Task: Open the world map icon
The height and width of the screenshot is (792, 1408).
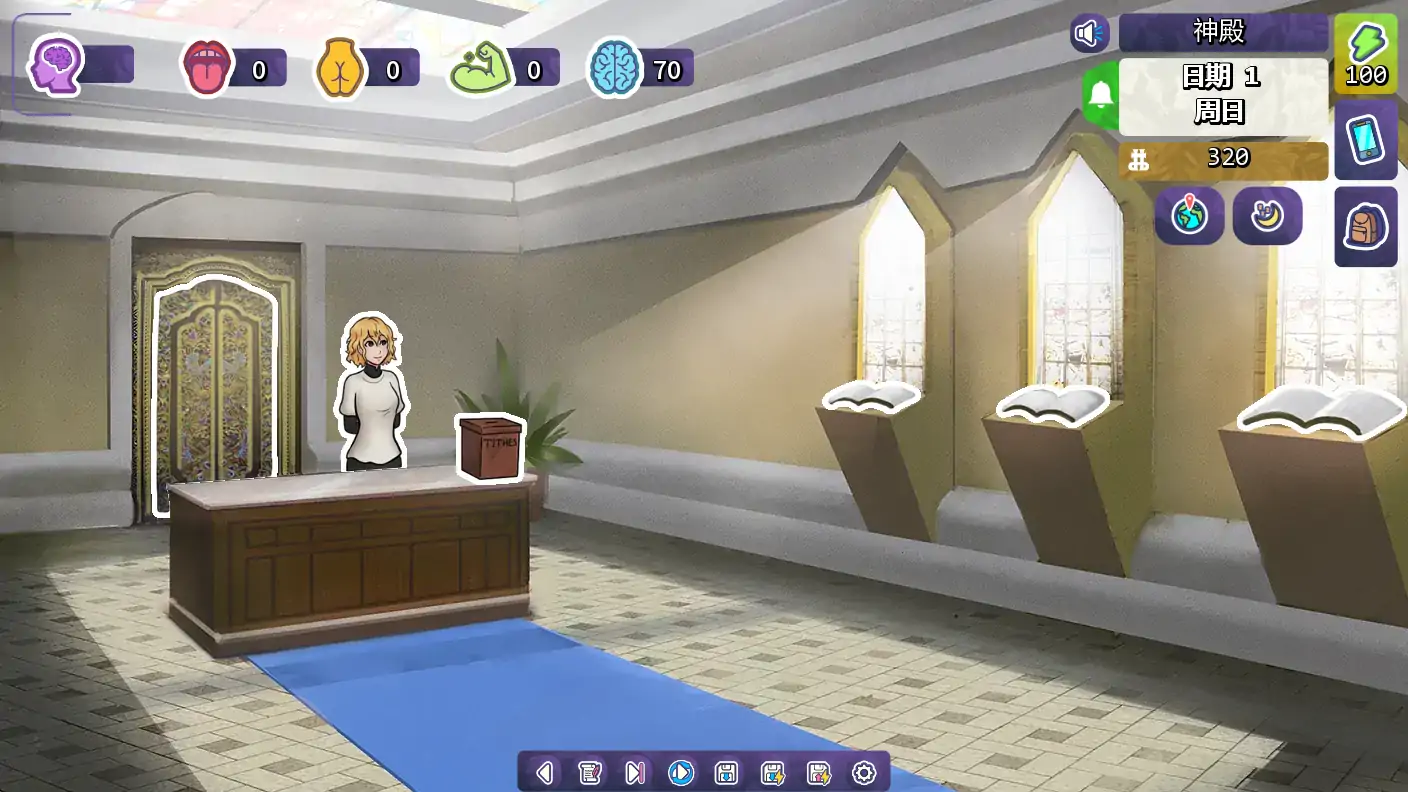Action: tap(1191, 216)
